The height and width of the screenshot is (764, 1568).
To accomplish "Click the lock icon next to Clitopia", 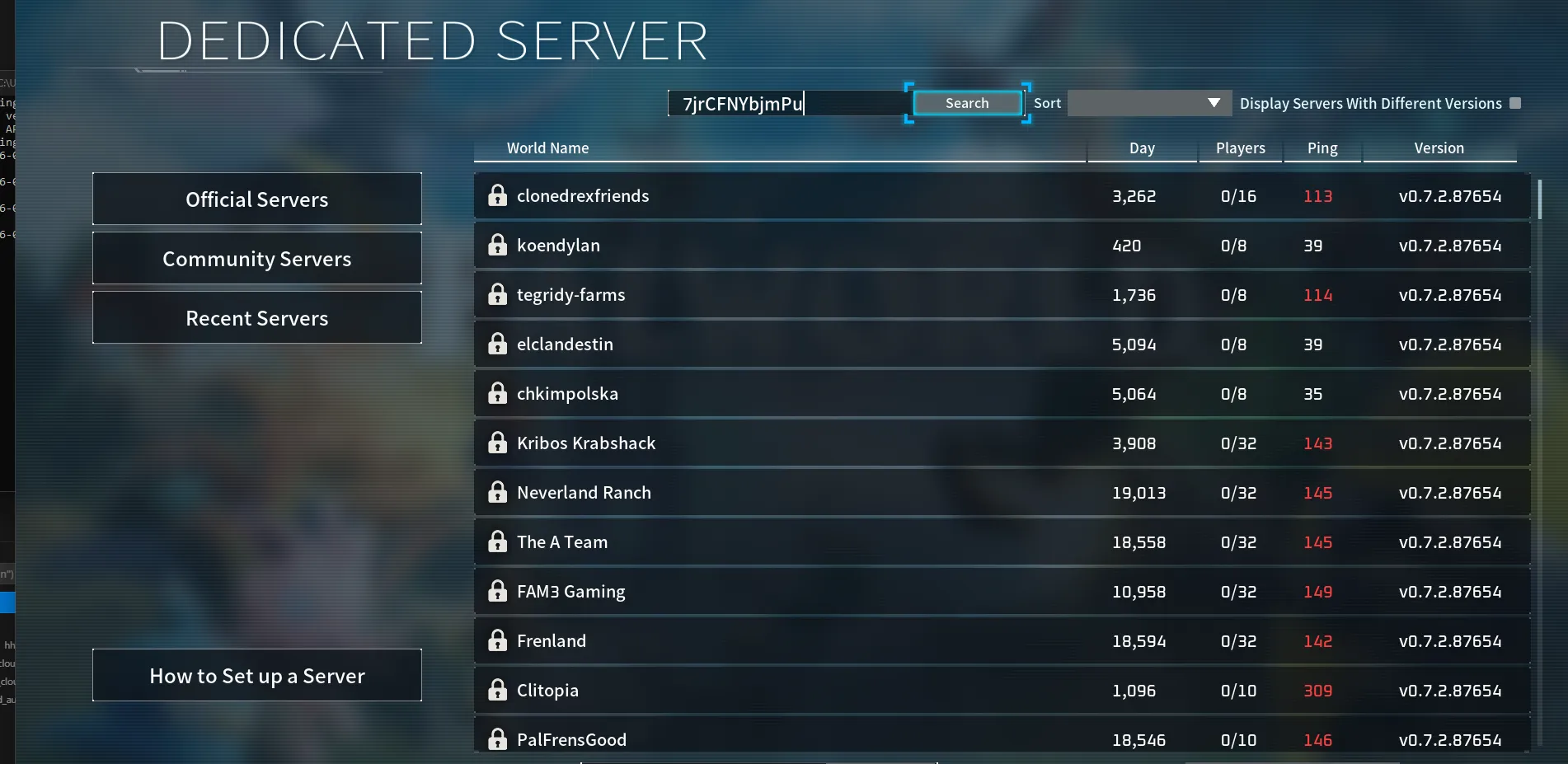I will 498,690.
